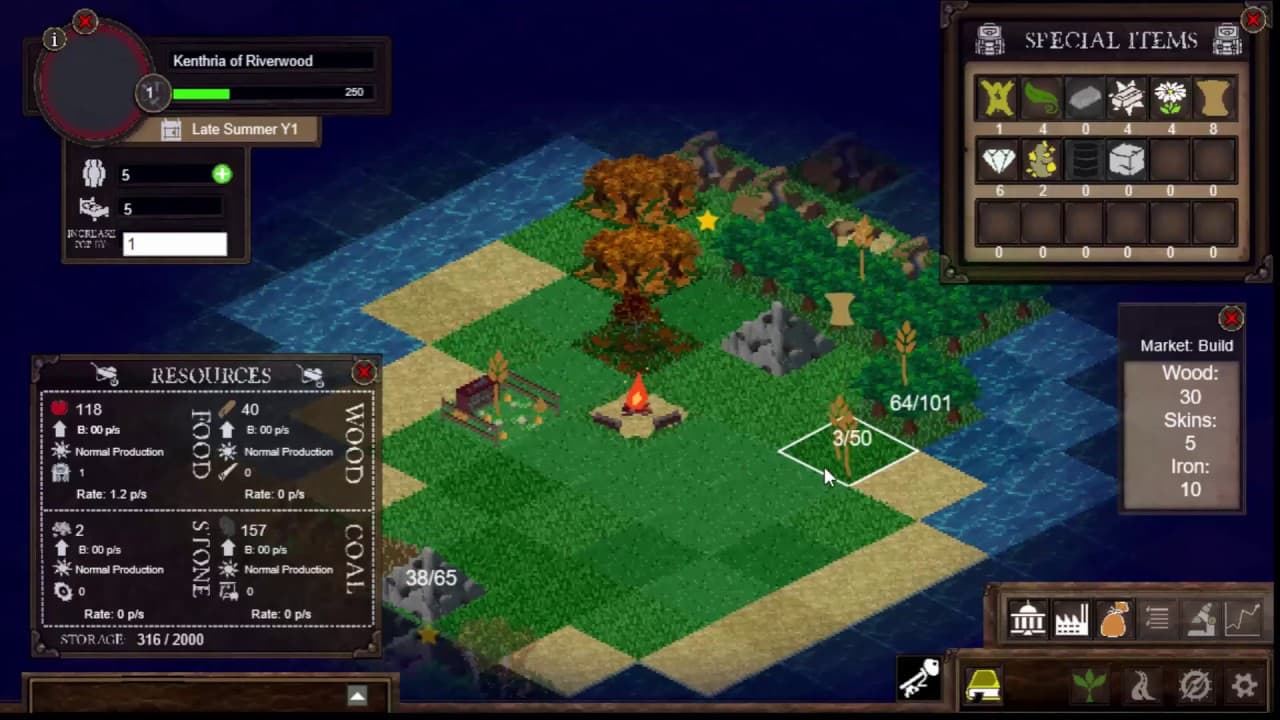Click the green experience progress bar
Screen dimensions: 1280x720
click(200, 92)
